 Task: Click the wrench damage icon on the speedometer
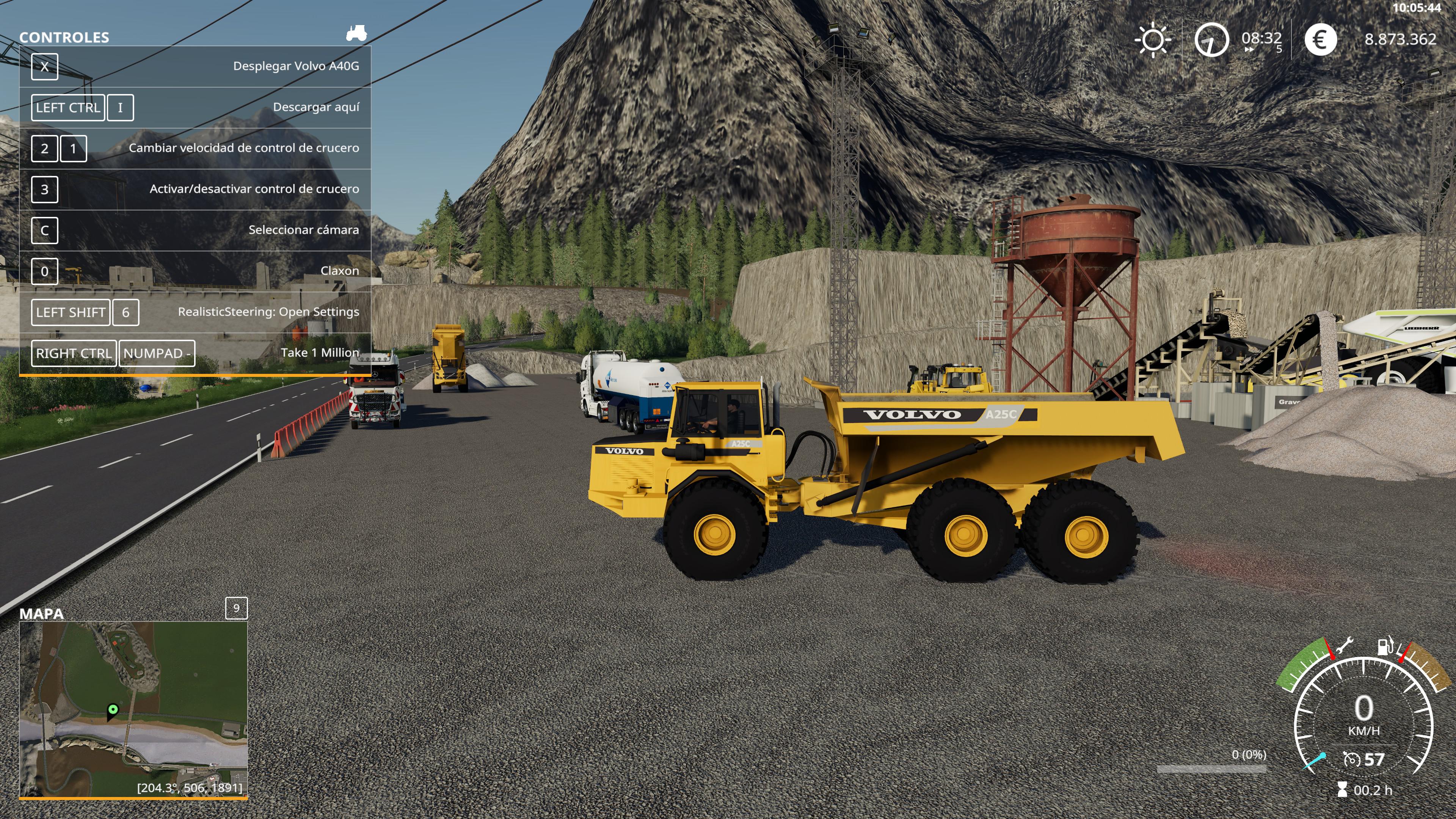pyautogui.click(x=1343, y=645)
